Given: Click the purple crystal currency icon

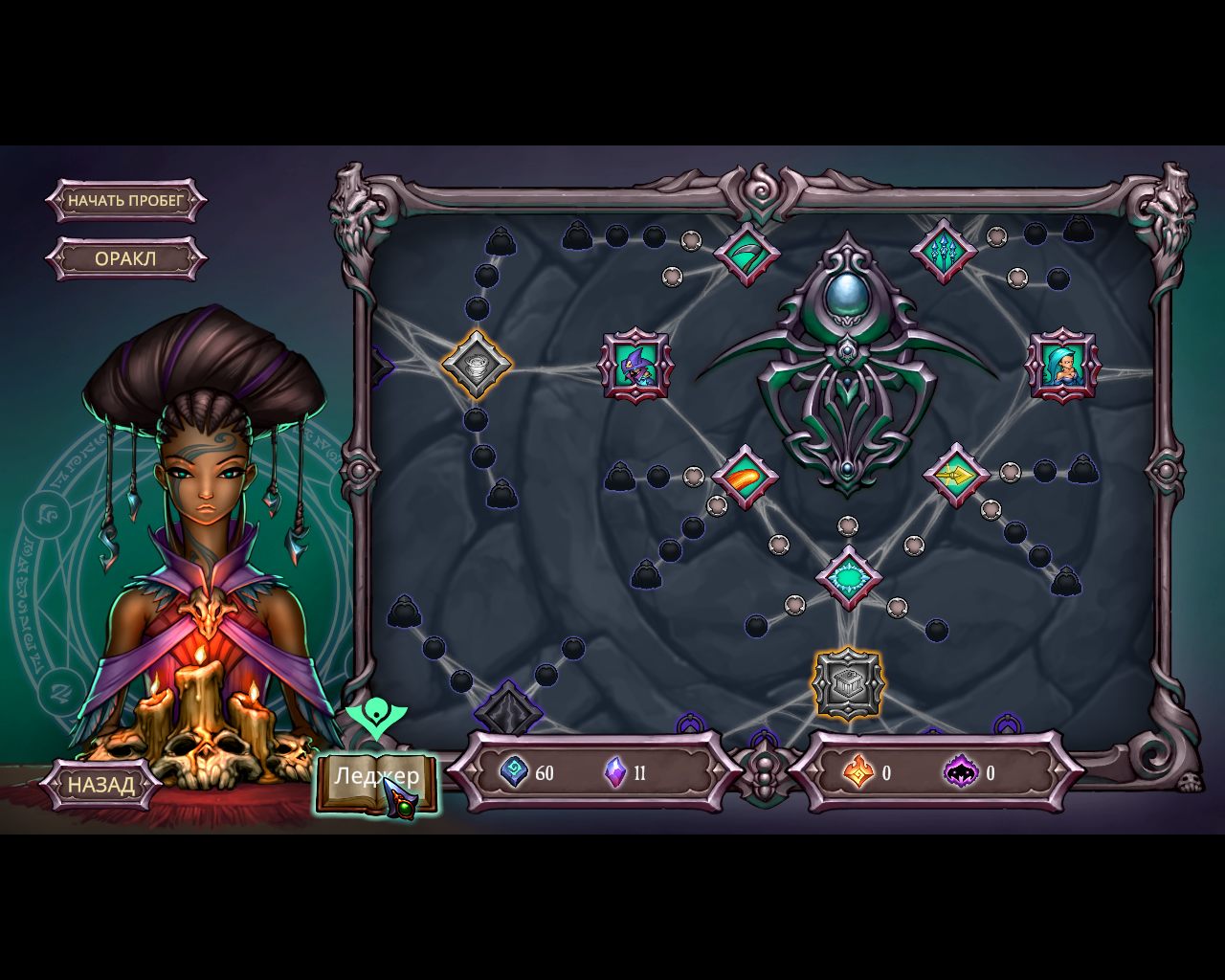Looking at the screenshot, I should tap(616, 772).
